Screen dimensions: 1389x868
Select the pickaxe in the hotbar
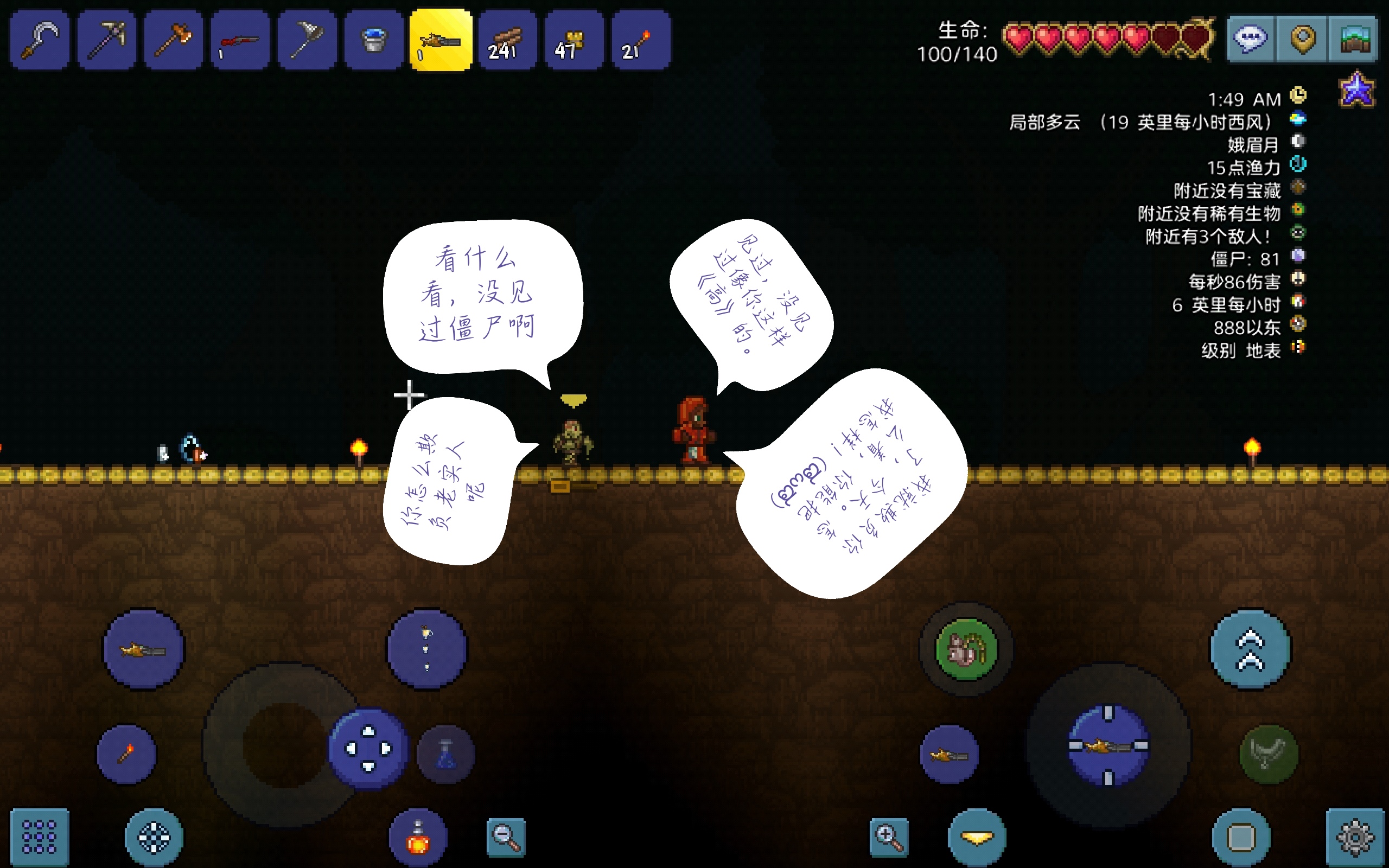click(107, 40)
